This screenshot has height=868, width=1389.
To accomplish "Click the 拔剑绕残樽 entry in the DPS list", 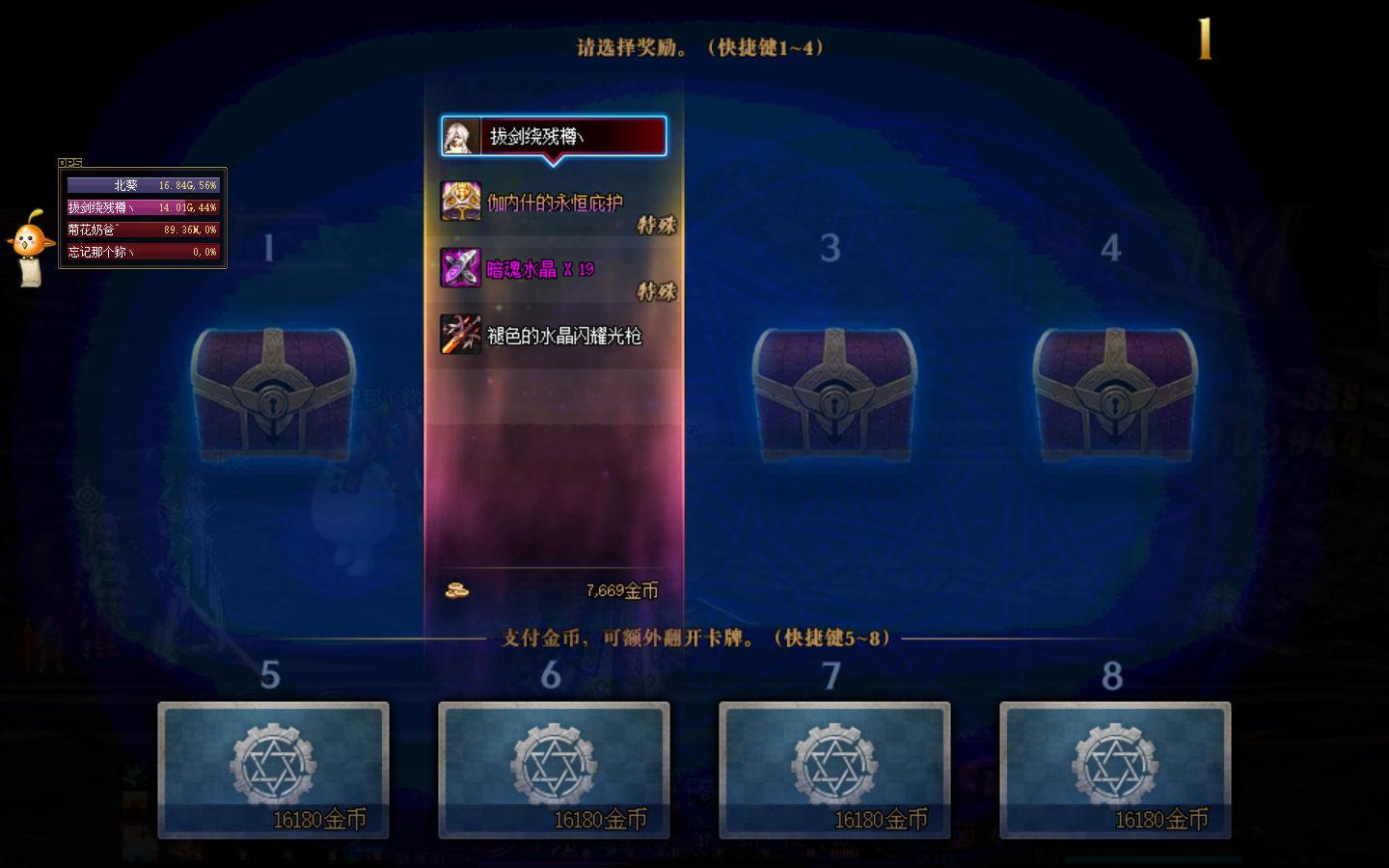I will coord(142,206).
